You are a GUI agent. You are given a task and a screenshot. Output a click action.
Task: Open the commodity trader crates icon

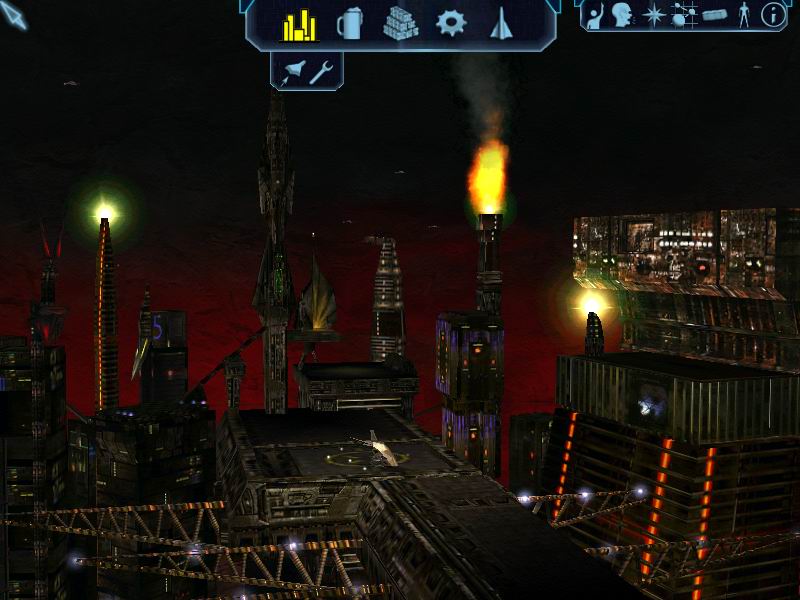[x=400, y=24]
